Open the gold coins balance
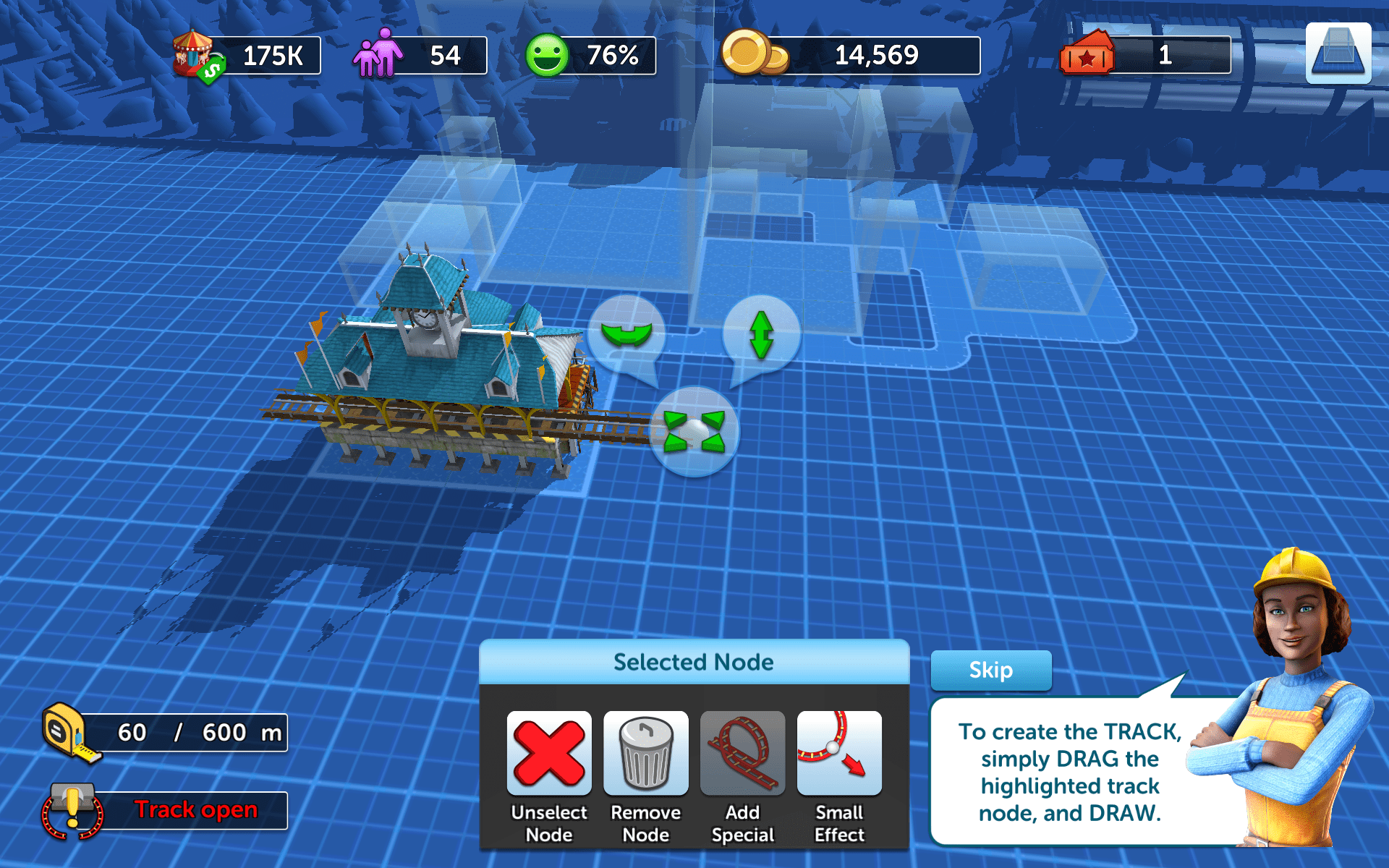The width and height of the screenshot is (1389, 868). click(x=754, y=54)
